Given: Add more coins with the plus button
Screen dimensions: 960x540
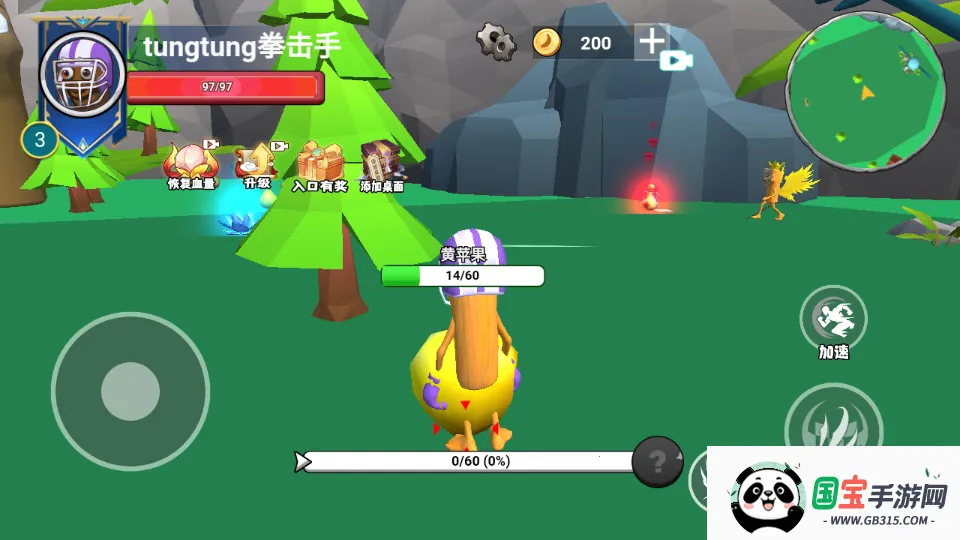Looking at the screenshot, I should (x=652, y=41).
